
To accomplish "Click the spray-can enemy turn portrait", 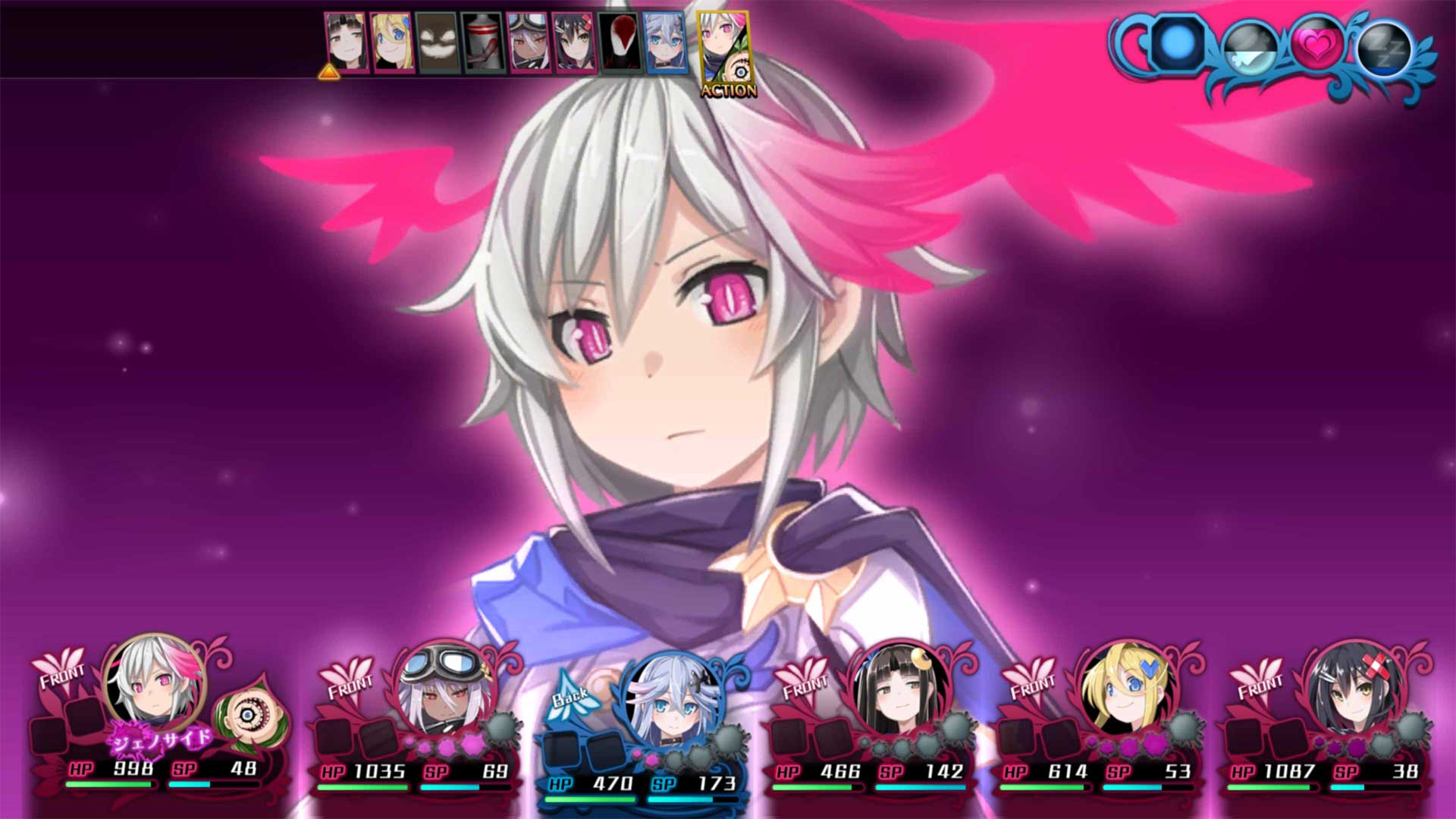I will tap(483, 42).
